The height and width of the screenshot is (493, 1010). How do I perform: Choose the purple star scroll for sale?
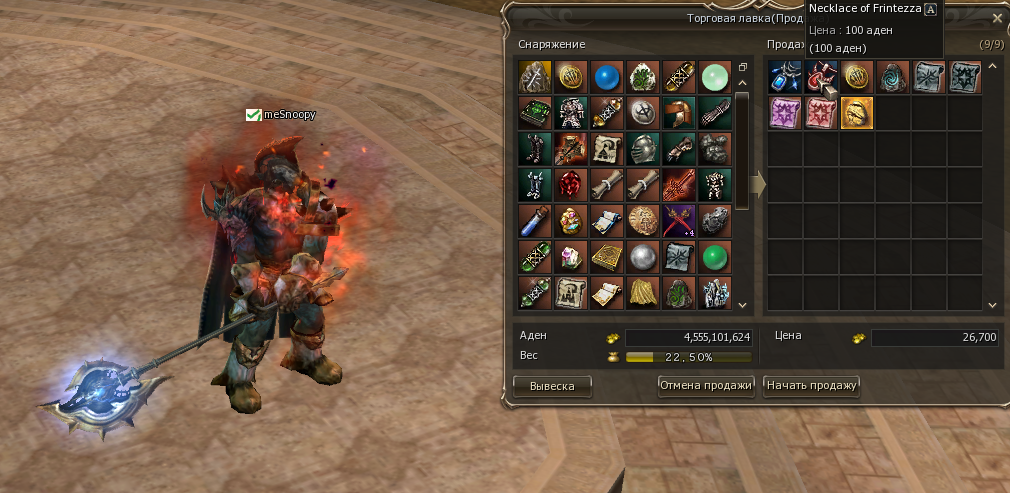(784, 113)
